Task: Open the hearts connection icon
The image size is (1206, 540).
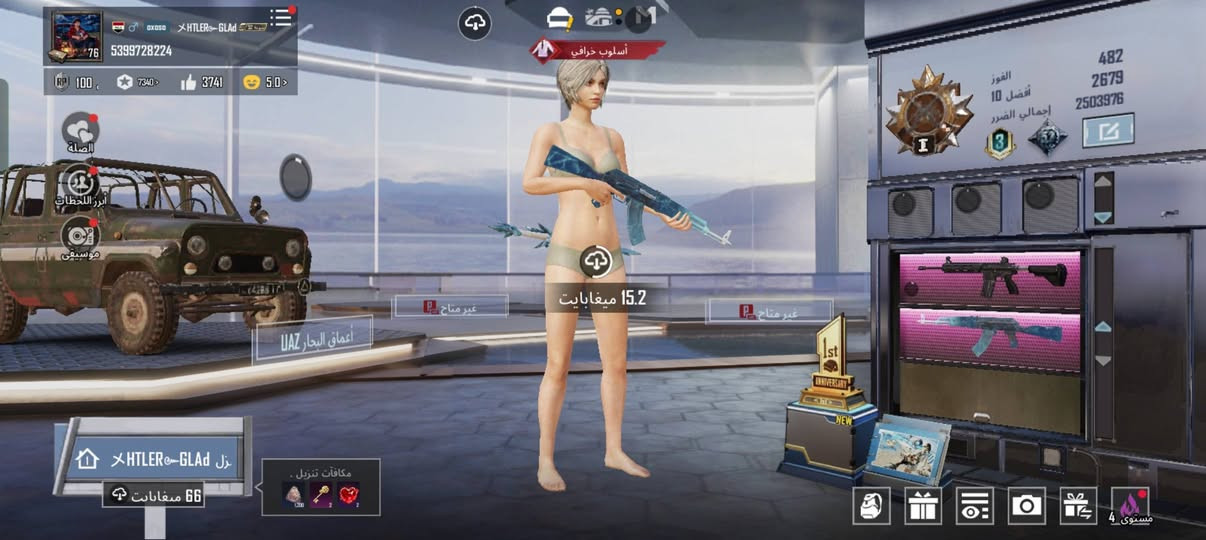Action: (x=80, y=131)
